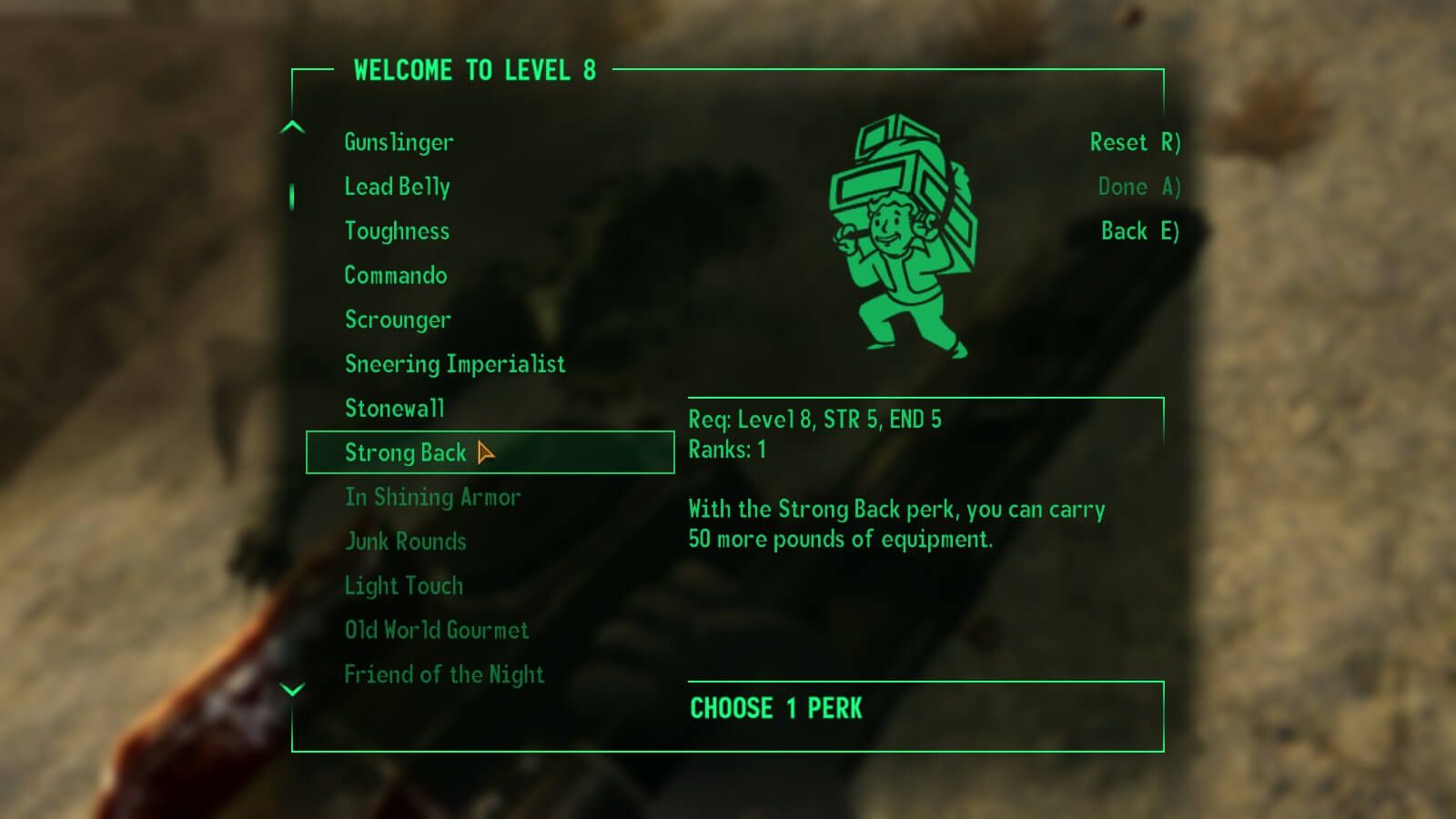The image size is (1456, 819).
Task: Click the perk list up arrow
Action: (292, 127)
